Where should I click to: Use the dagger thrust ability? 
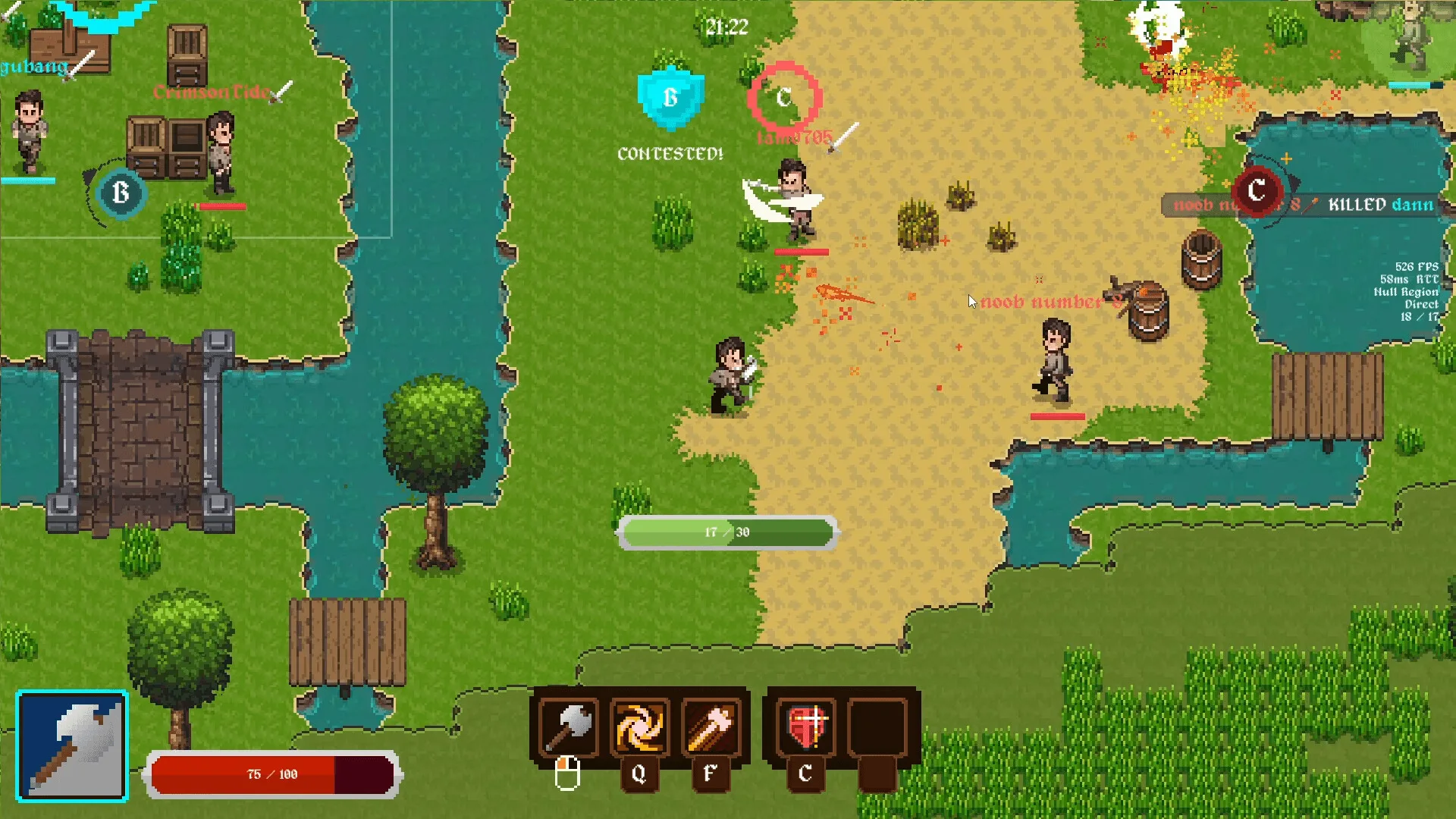pos(711,726)
